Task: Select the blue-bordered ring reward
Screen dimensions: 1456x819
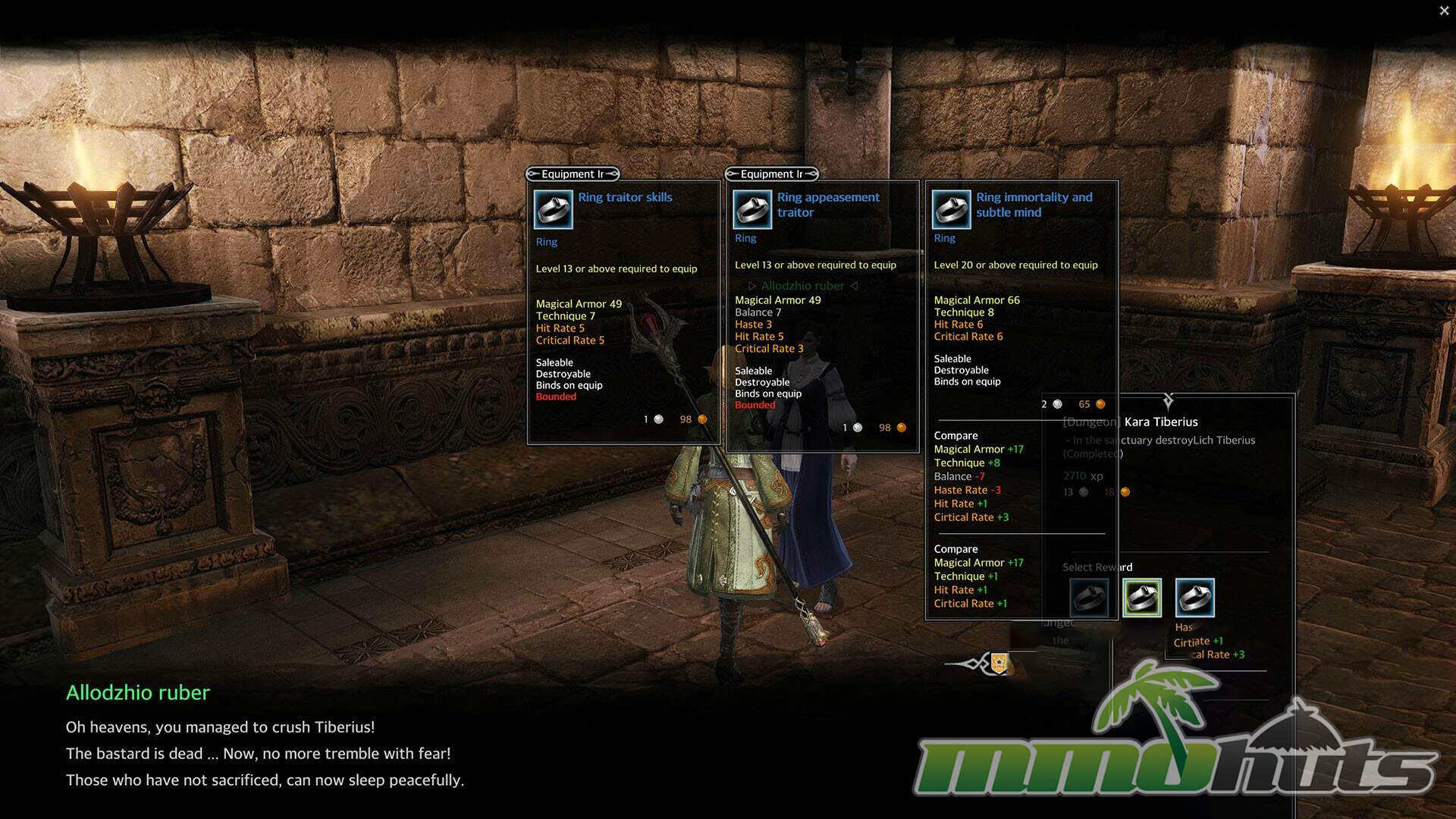Action: (1194, 598)
